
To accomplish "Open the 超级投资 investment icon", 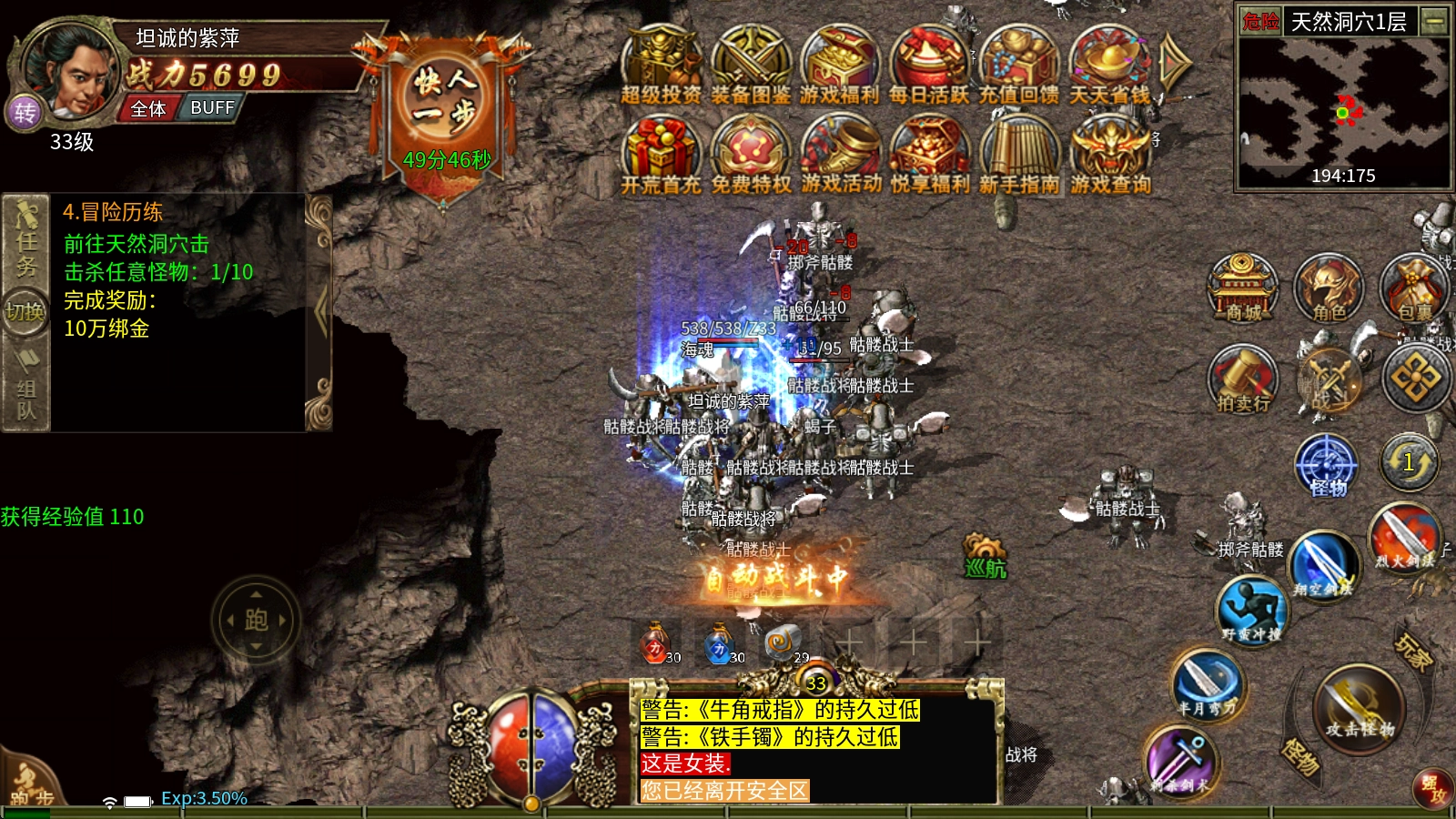I will [x=661, y=64].
